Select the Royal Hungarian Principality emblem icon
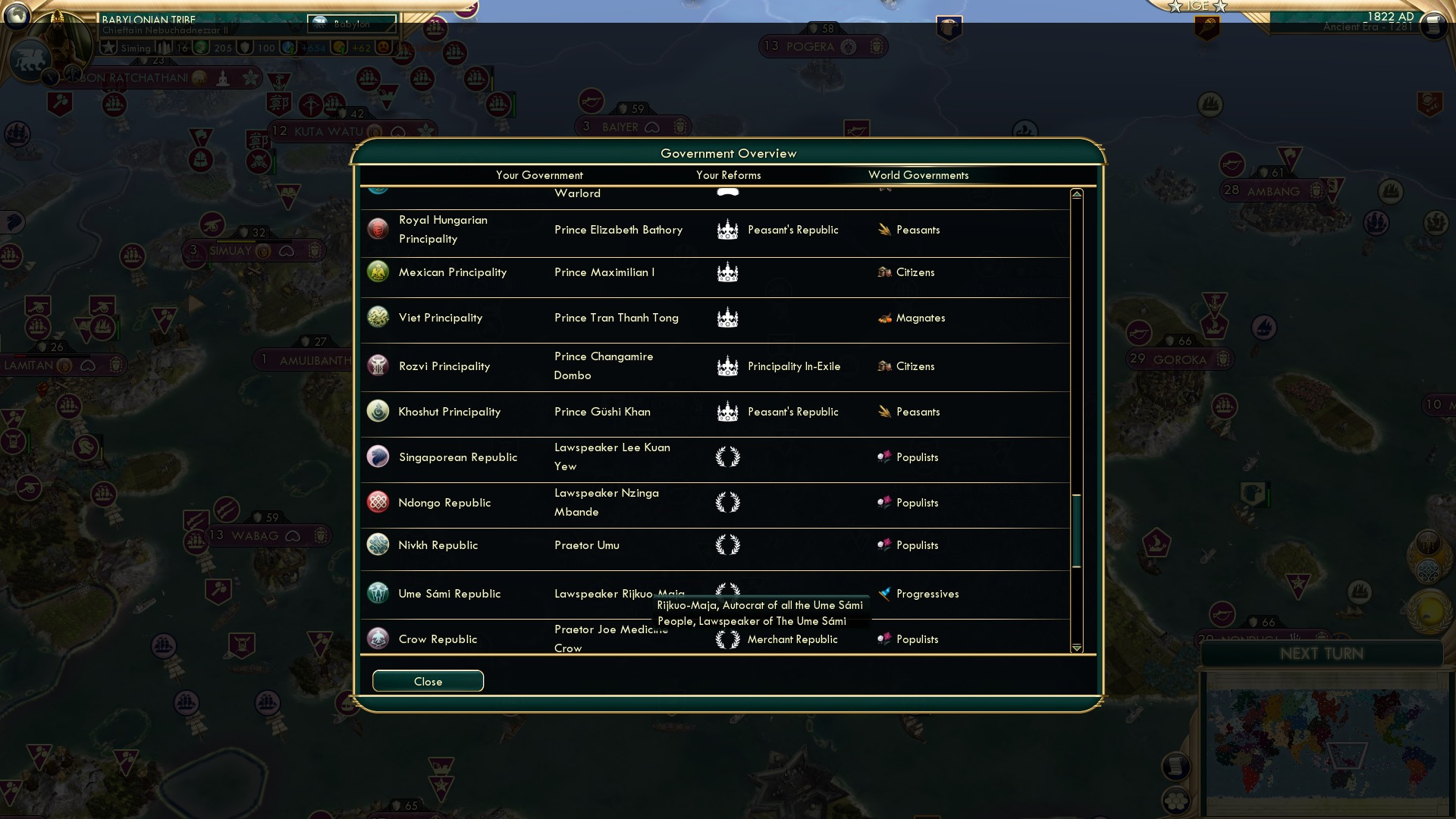This screenshot has width=1456, height=819. 378,229
